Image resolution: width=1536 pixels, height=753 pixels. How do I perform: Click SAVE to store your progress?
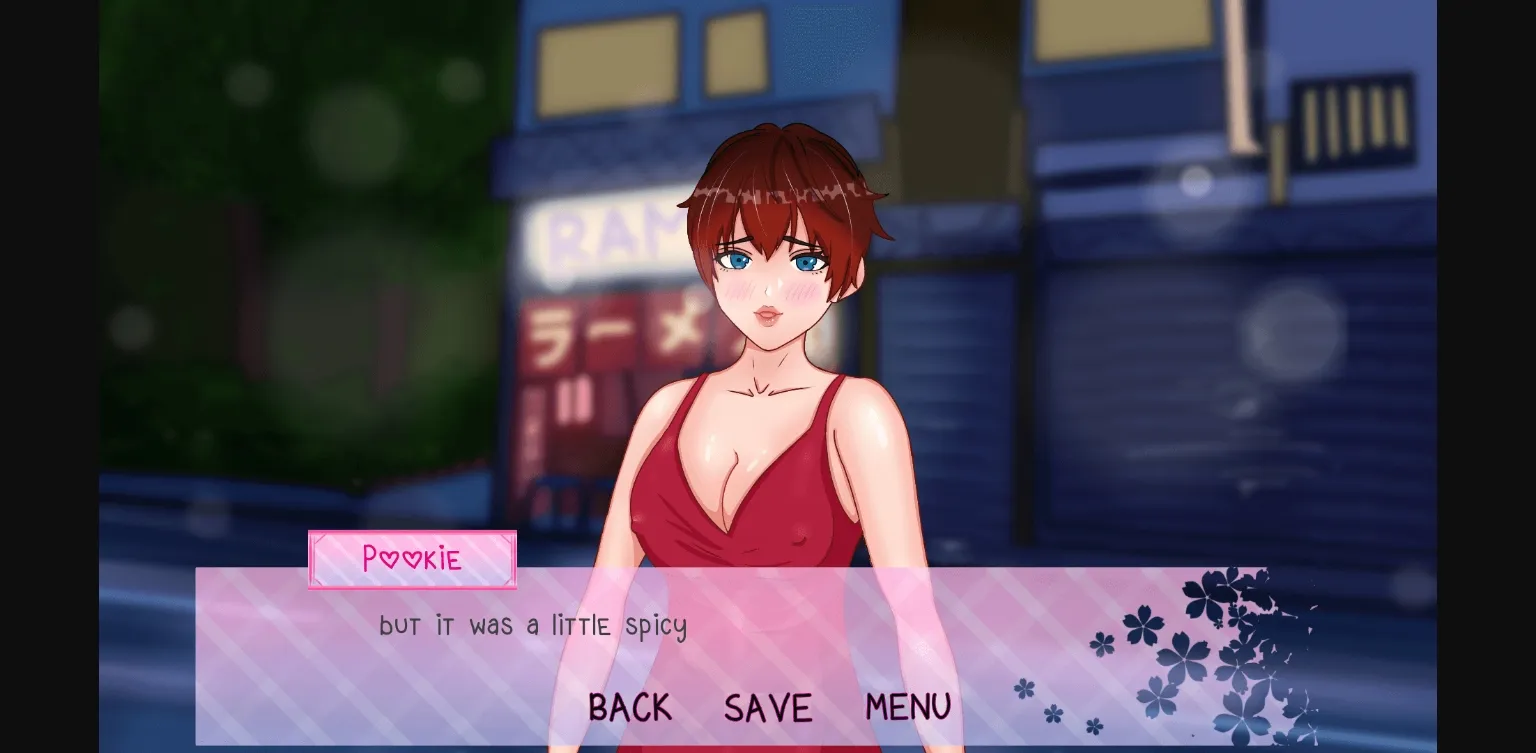768,707
